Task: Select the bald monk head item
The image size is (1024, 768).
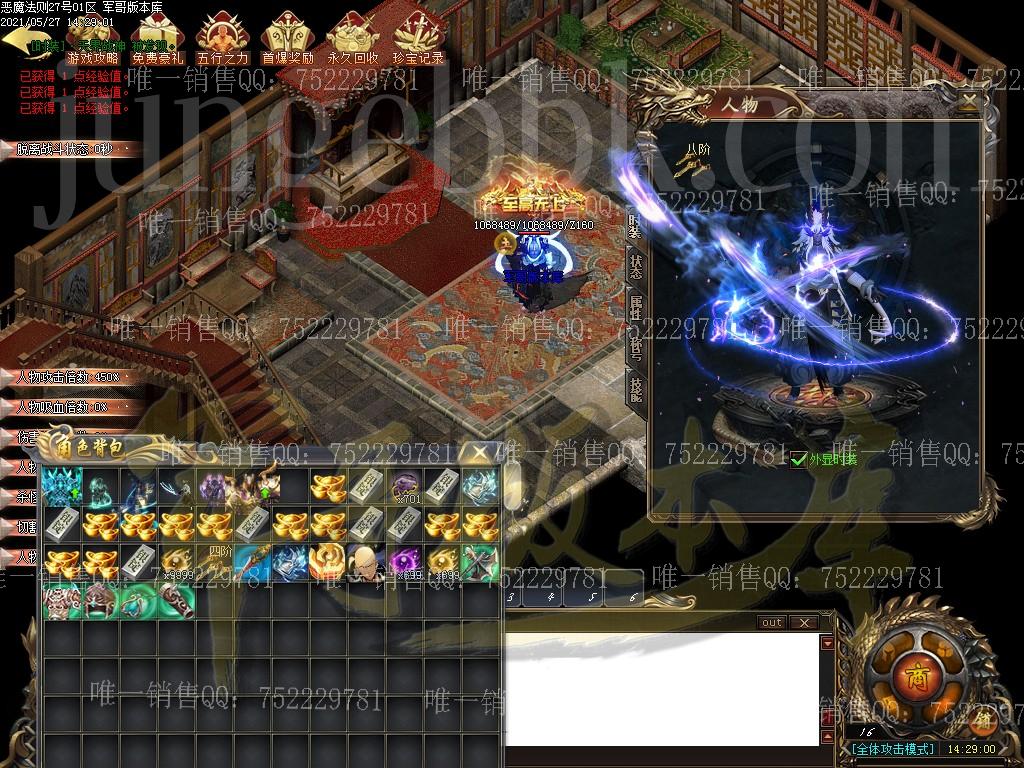Action: tap(363, 562)
